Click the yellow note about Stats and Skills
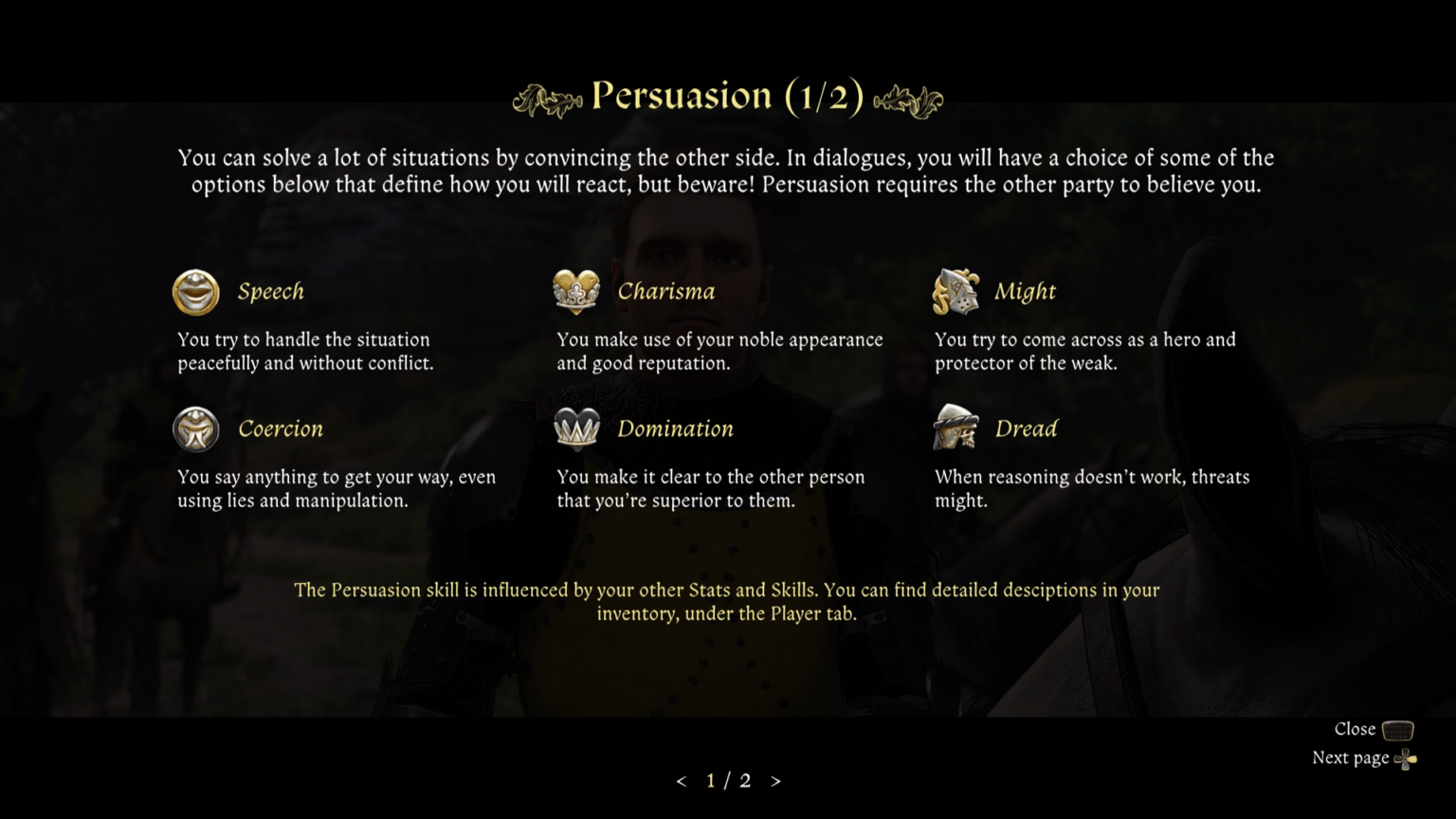 726,601
